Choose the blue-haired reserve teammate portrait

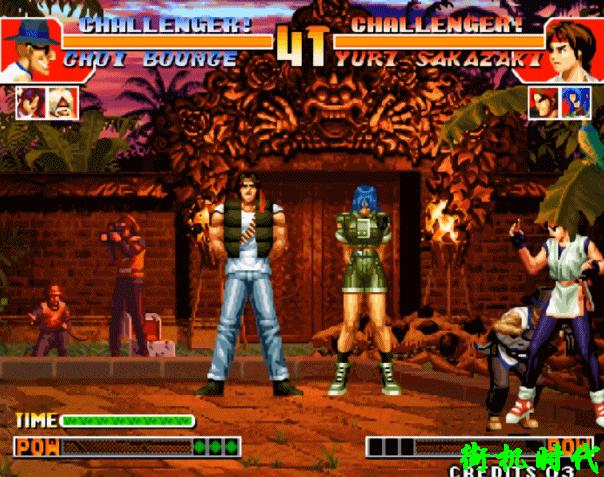pyautogui.click(x=575, y=102)
